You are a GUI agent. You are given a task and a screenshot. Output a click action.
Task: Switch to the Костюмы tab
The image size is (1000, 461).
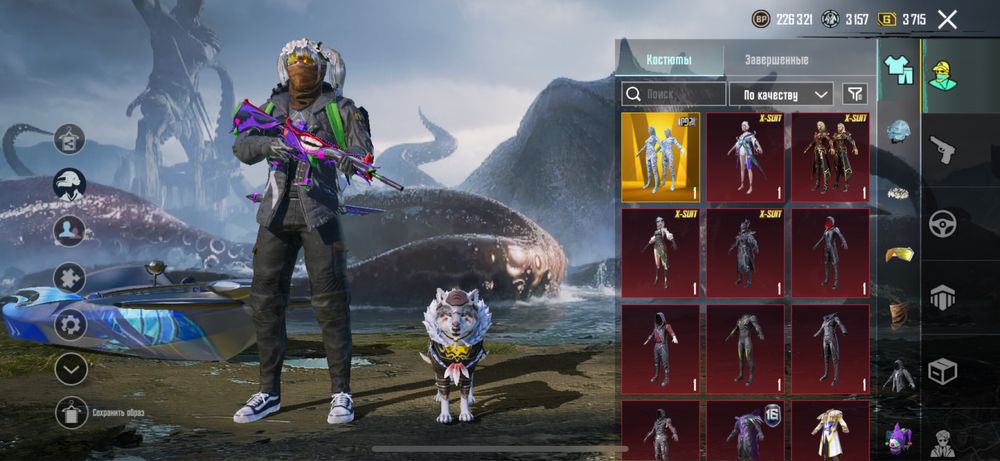669,60
